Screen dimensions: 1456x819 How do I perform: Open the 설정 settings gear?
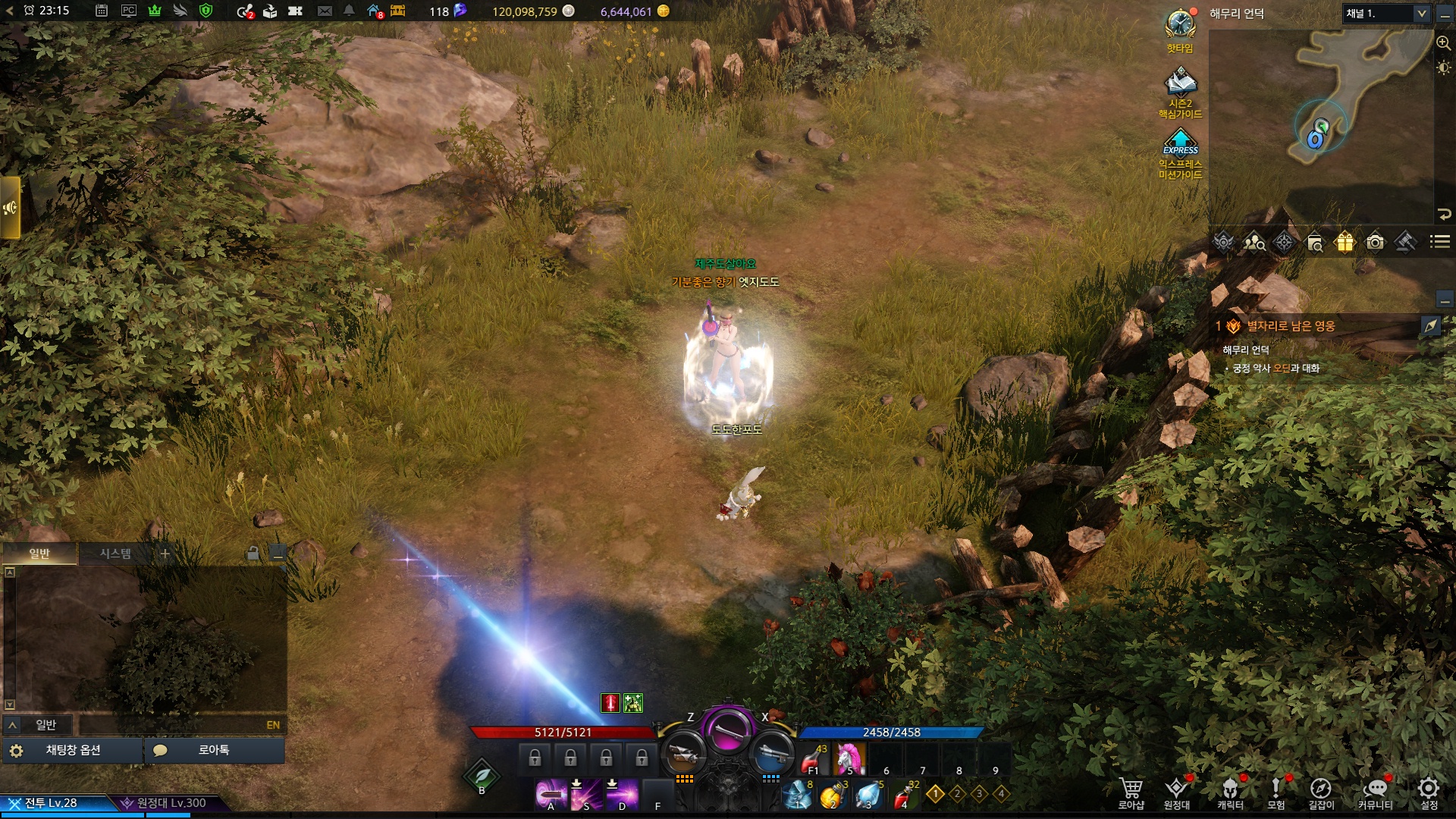pyautogui.click(x=1429, y=792)
